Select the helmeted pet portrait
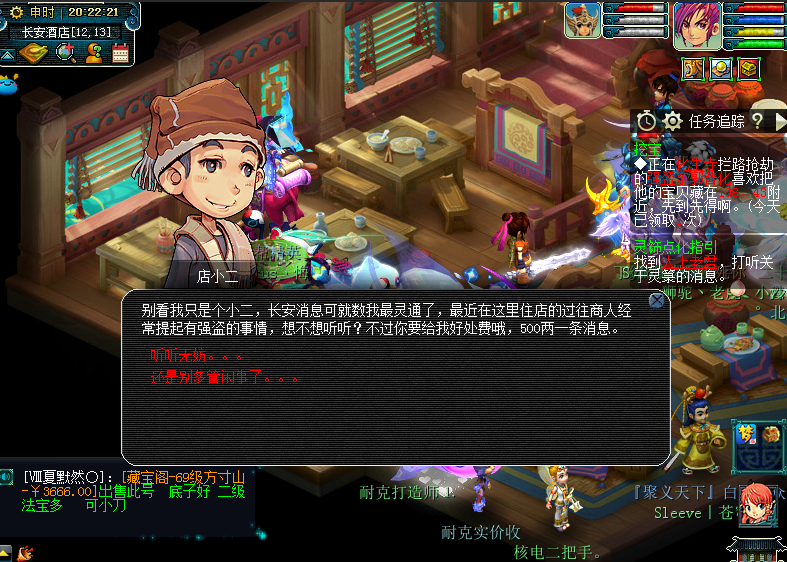This screenshot has width=787, height=562. [x=583, y=20]
